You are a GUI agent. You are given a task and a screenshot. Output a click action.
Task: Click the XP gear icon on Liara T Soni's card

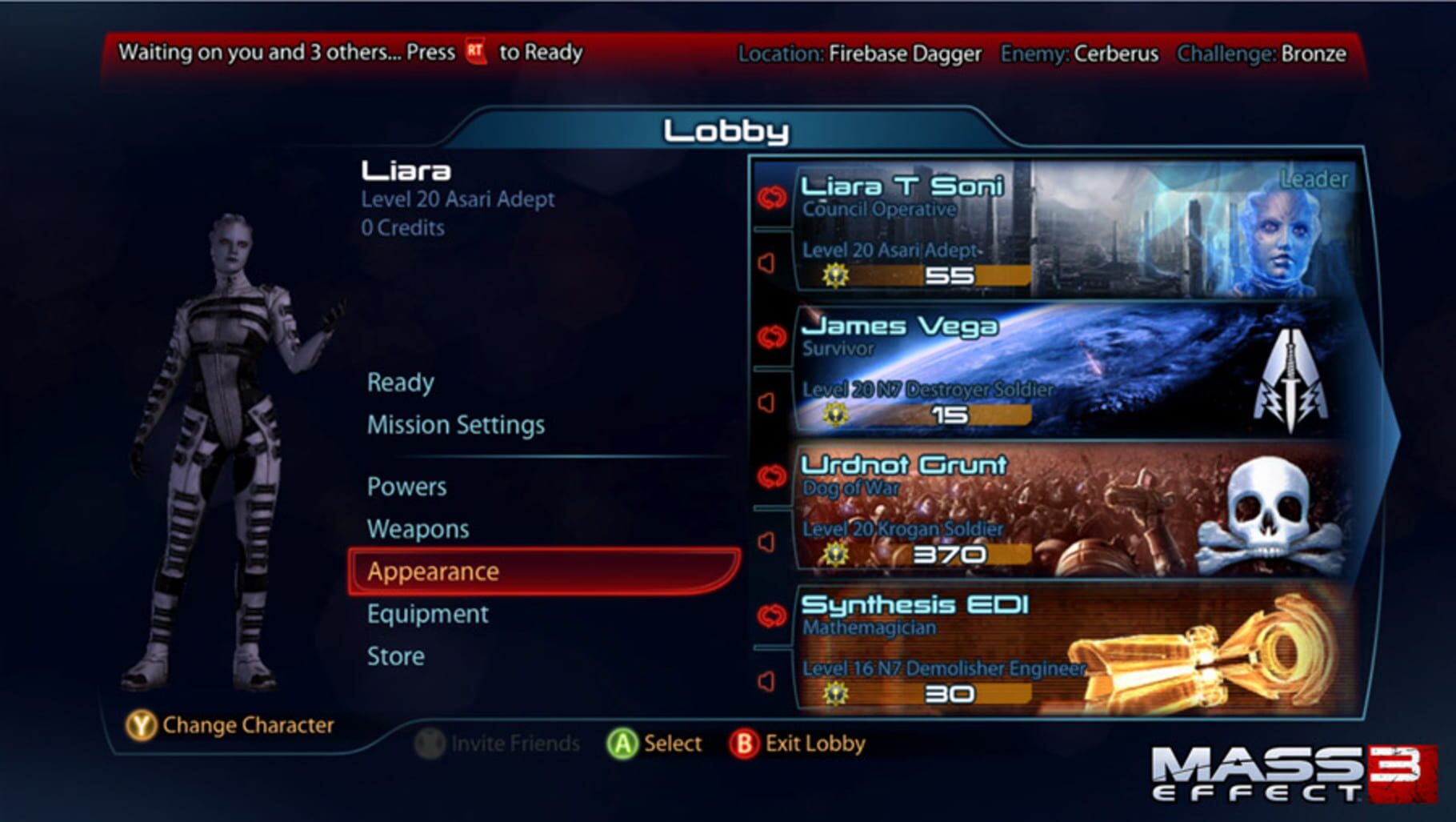point(836,276)
